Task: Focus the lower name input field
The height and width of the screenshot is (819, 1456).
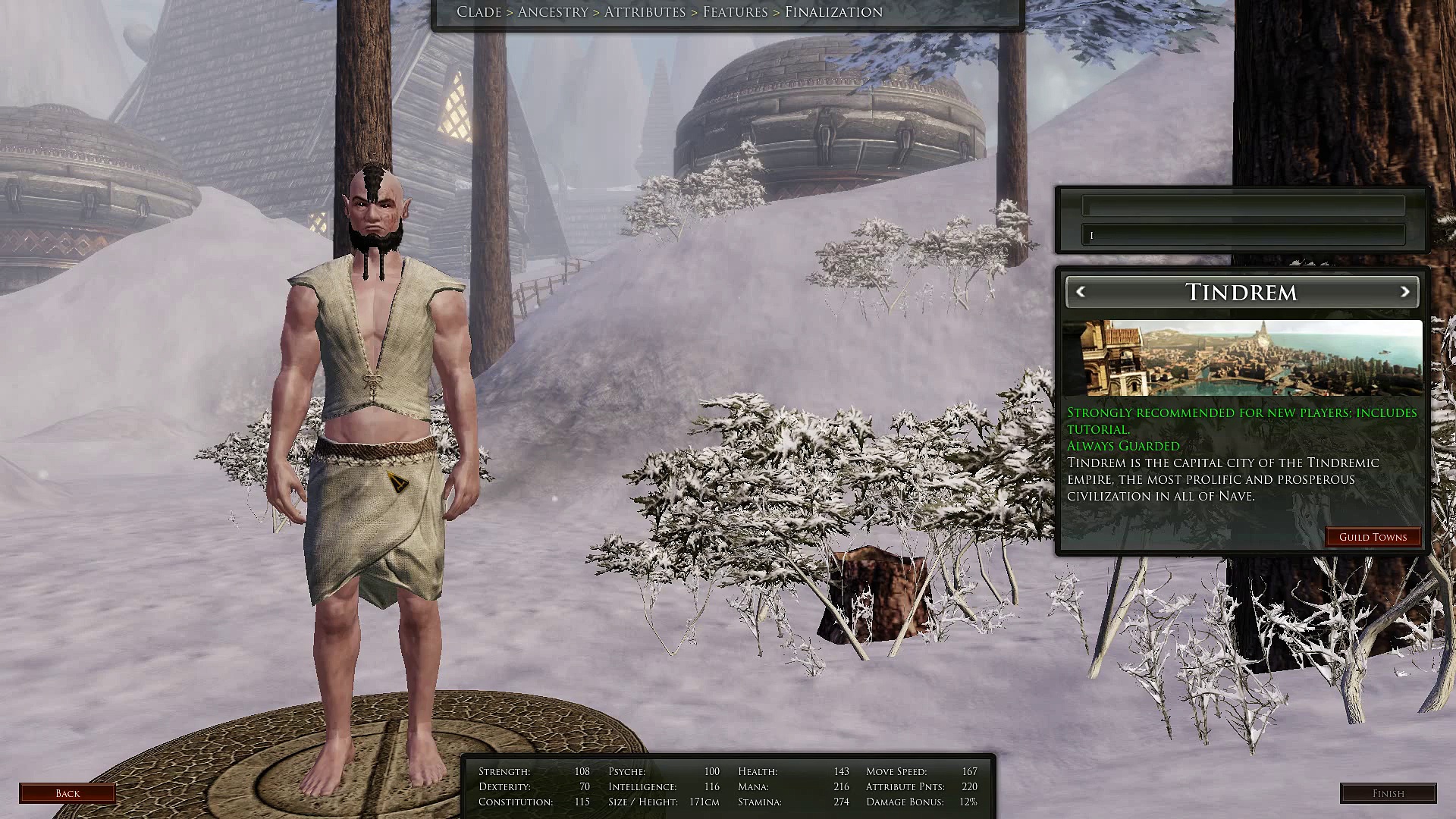Action: [x=1243, y=235]
